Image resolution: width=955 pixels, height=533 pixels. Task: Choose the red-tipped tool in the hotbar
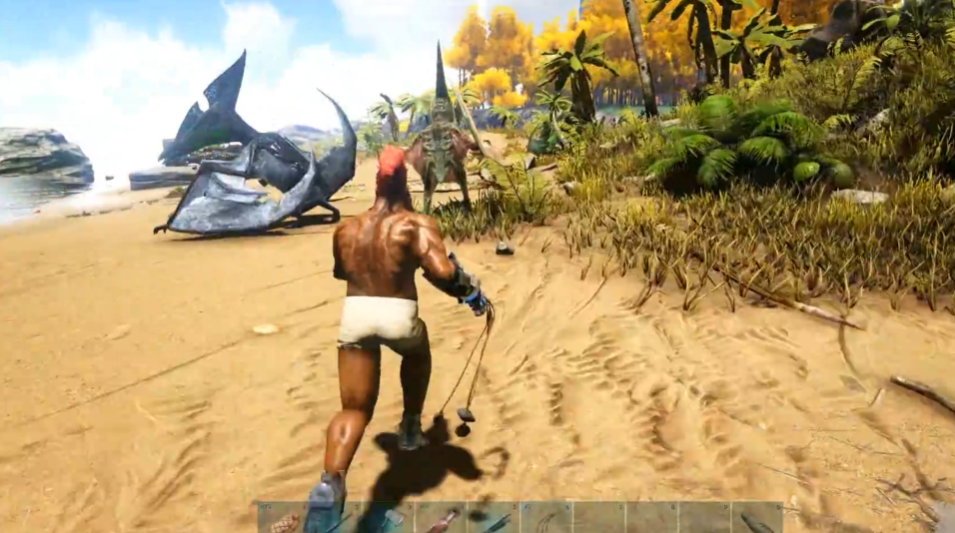coord(442,519)
